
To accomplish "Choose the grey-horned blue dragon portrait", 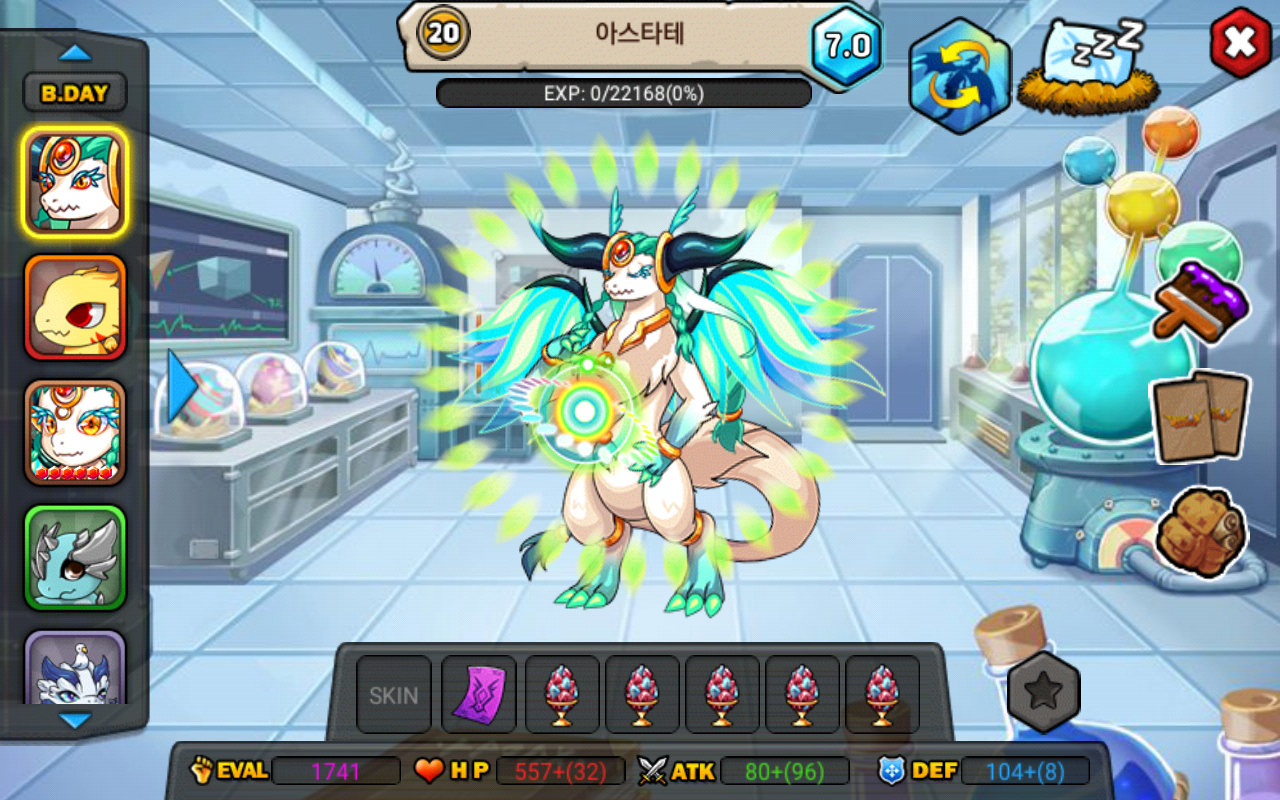I will point(75,557).
